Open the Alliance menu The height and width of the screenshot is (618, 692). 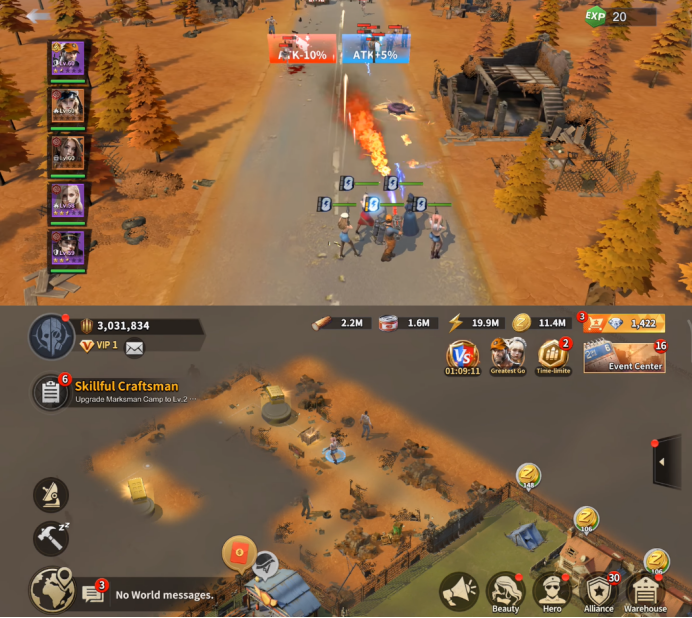coord(599,592)
